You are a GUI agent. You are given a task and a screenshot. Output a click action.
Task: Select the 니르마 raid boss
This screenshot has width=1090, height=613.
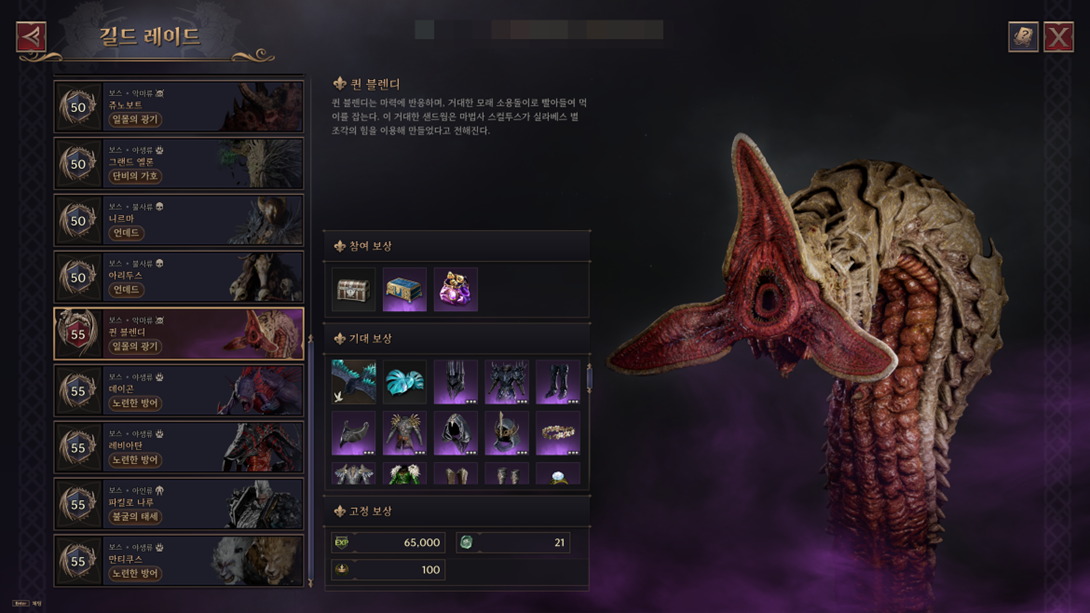point(179,221)
